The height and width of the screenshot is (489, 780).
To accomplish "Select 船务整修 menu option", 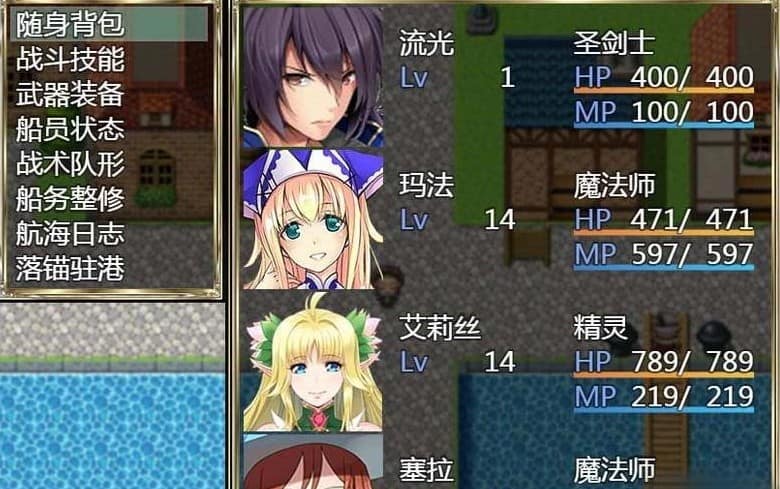I will click(x=70, y=198).
